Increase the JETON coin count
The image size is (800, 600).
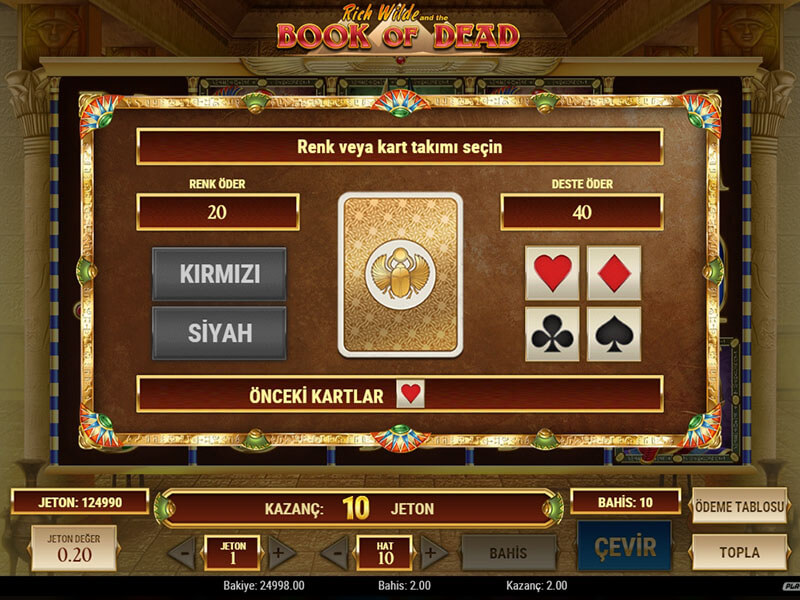(x=282, y=552)
